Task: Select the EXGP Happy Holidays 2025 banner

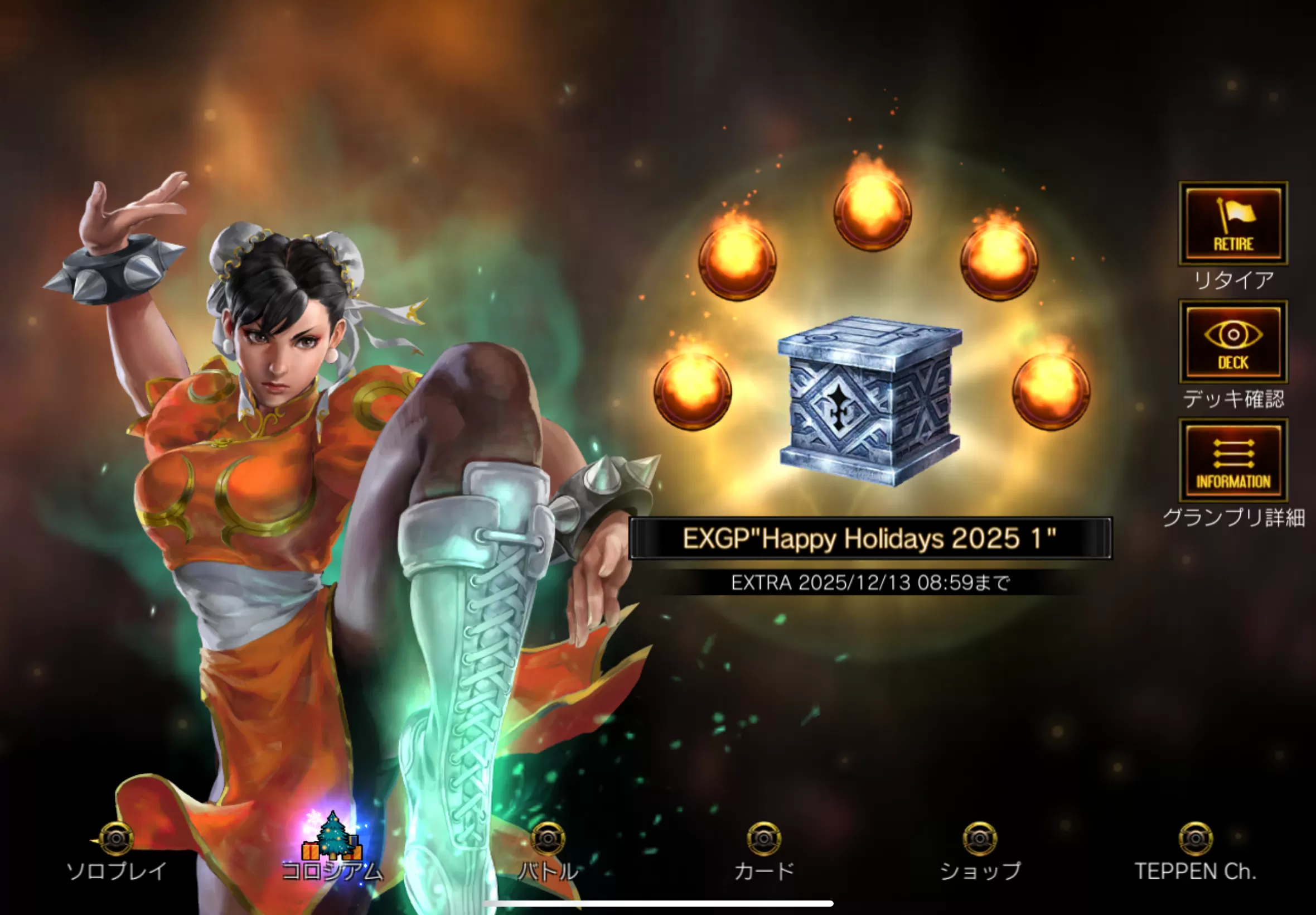Action: 870,538
